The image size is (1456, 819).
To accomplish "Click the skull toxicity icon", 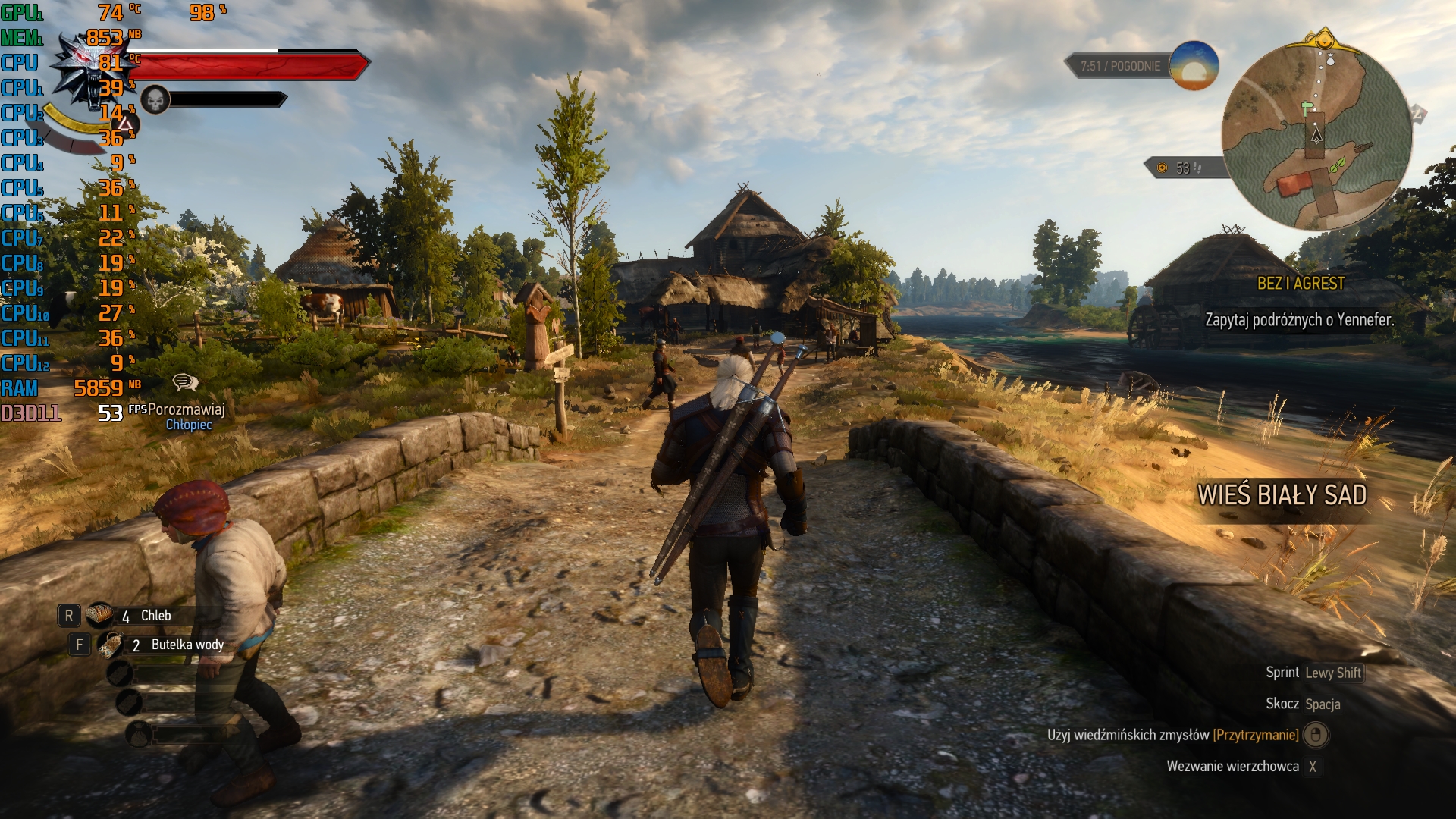I will (155, 99).
